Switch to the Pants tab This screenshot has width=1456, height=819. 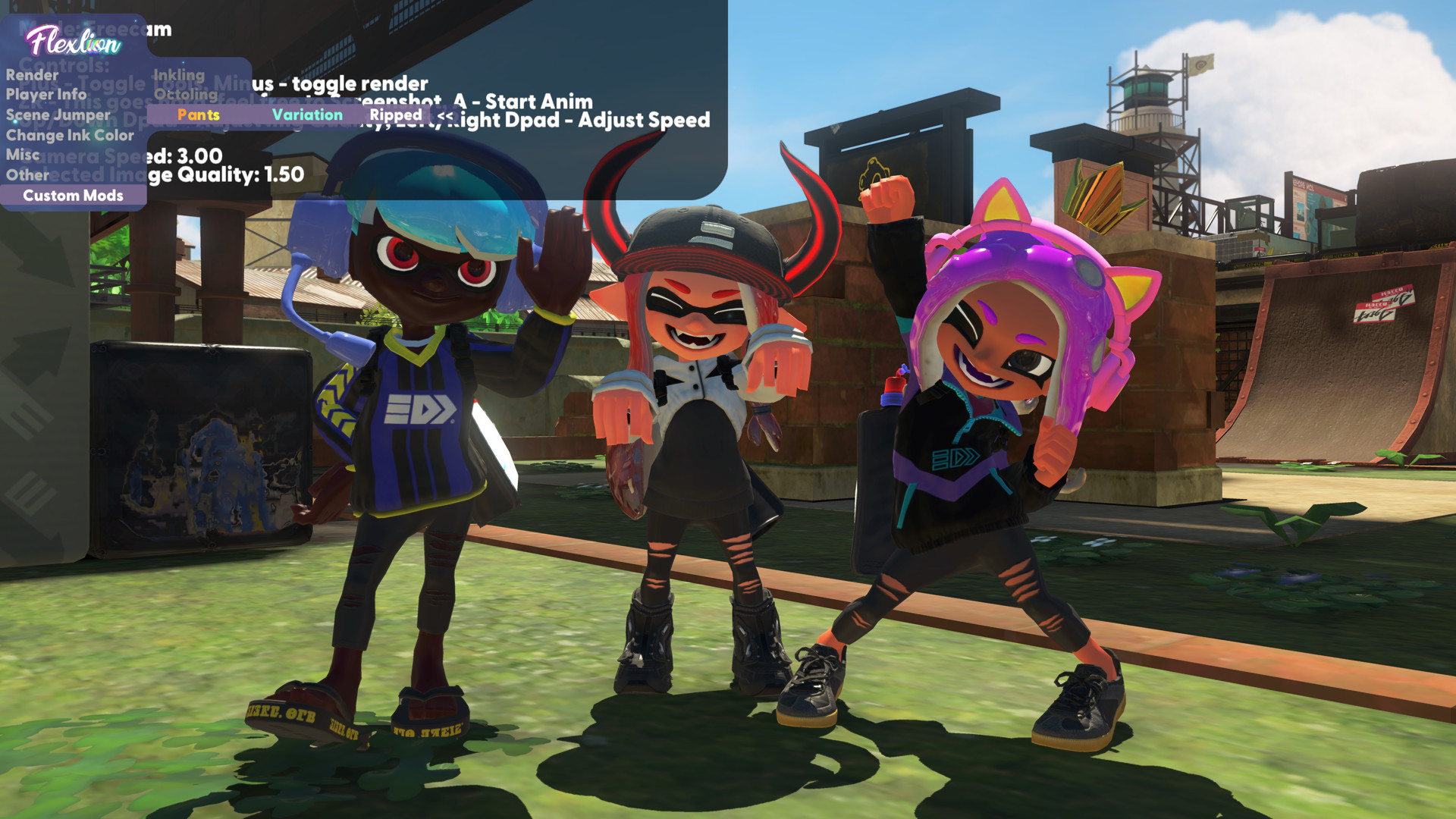(198, 115)
